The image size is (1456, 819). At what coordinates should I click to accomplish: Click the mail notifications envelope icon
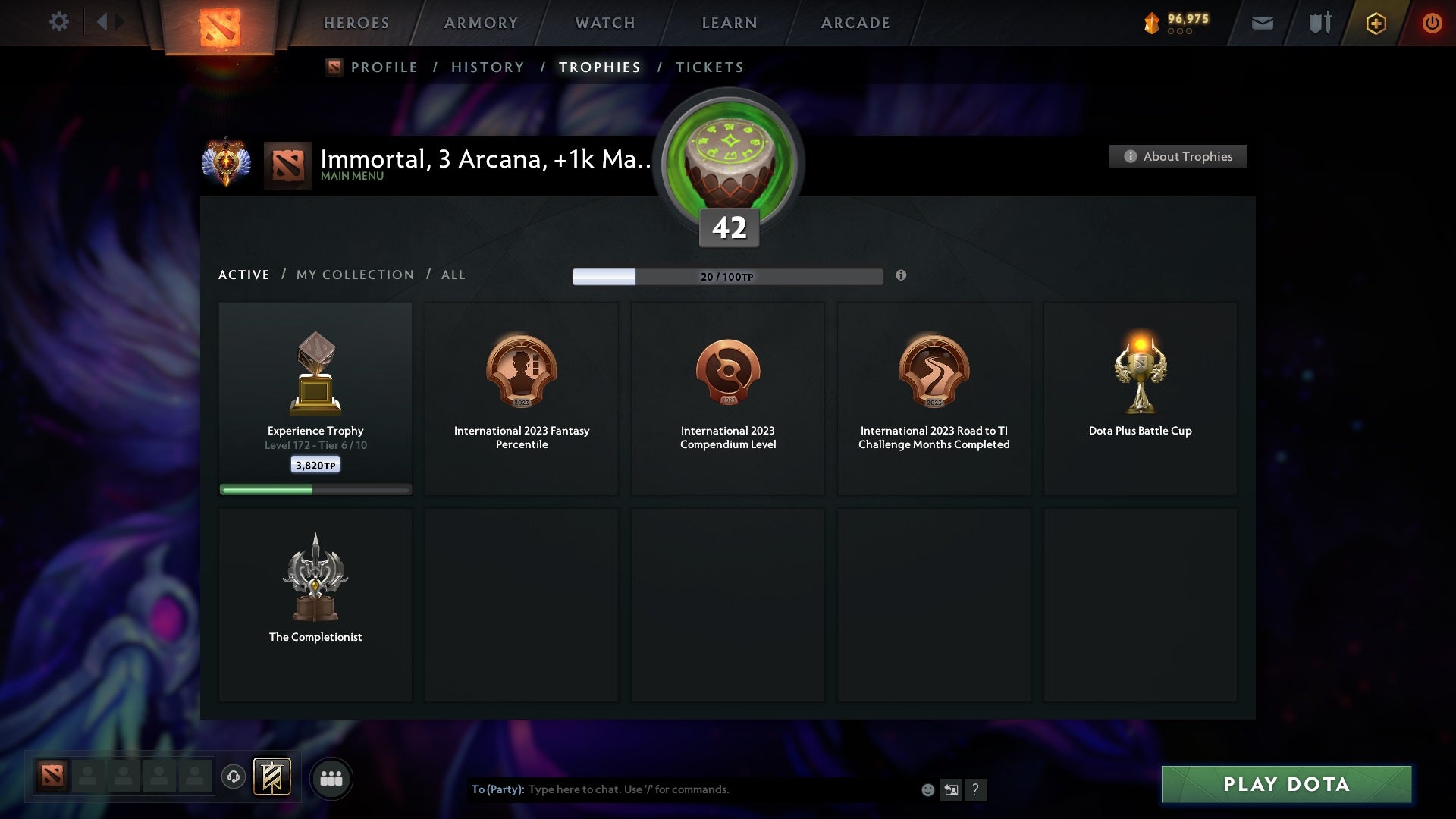pyautogui.click(x=1263, y=23)
